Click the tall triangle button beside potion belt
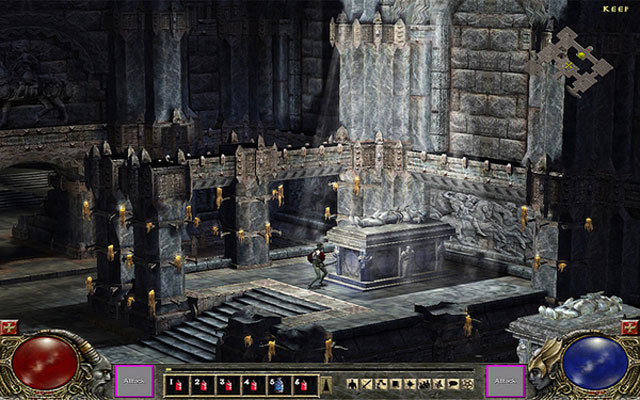 [x=328, y=382]
